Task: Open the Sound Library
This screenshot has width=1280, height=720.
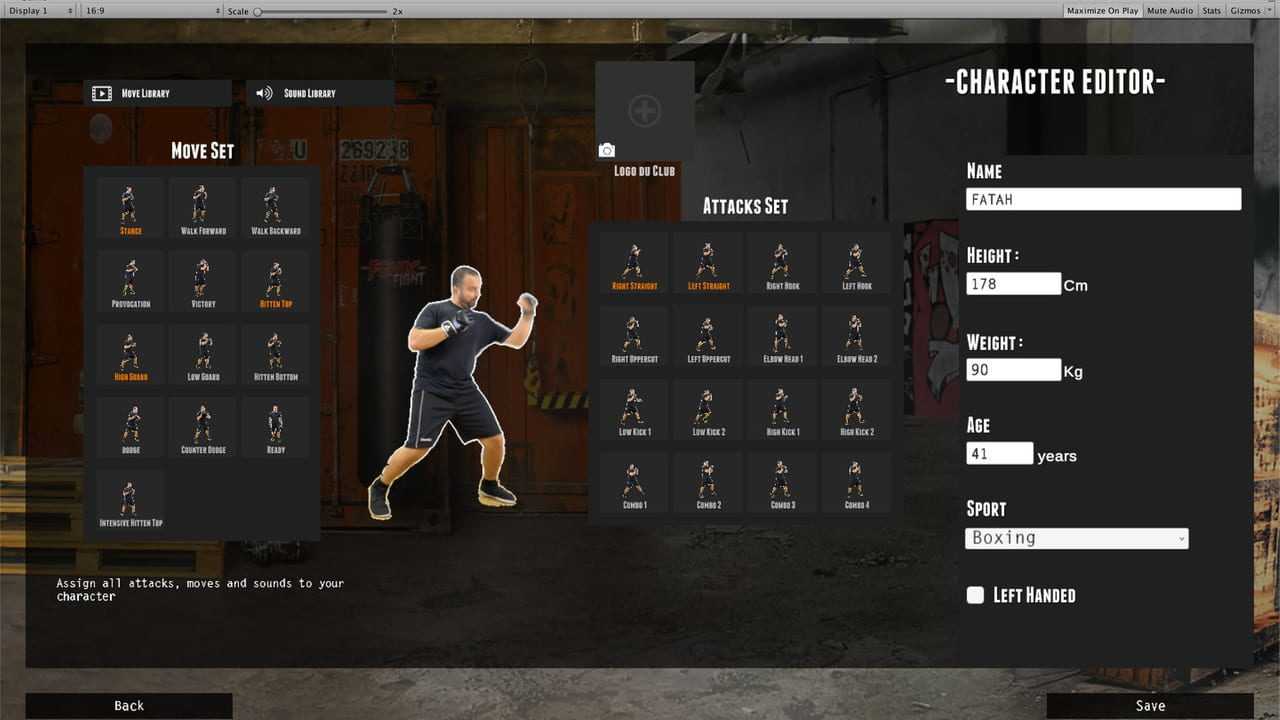Action: (x=319, y=93)
